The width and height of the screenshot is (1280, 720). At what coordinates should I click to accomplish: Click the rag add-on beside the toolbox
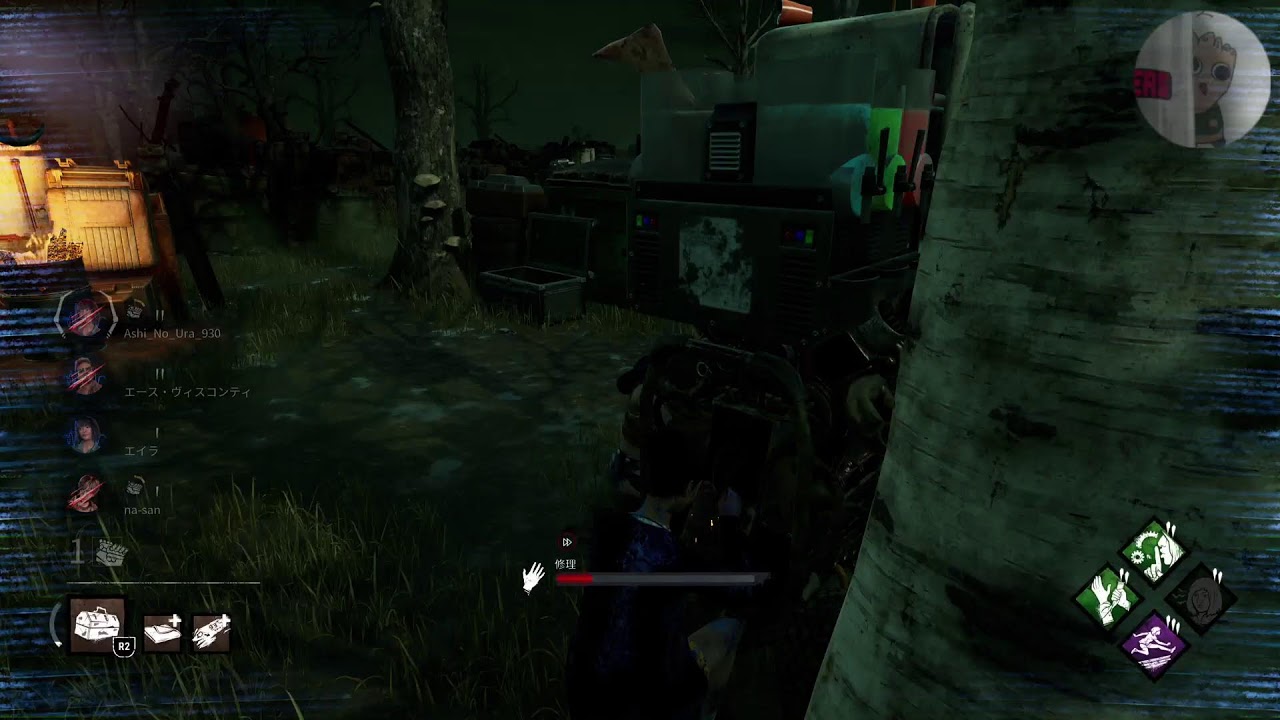coord(162,631)
